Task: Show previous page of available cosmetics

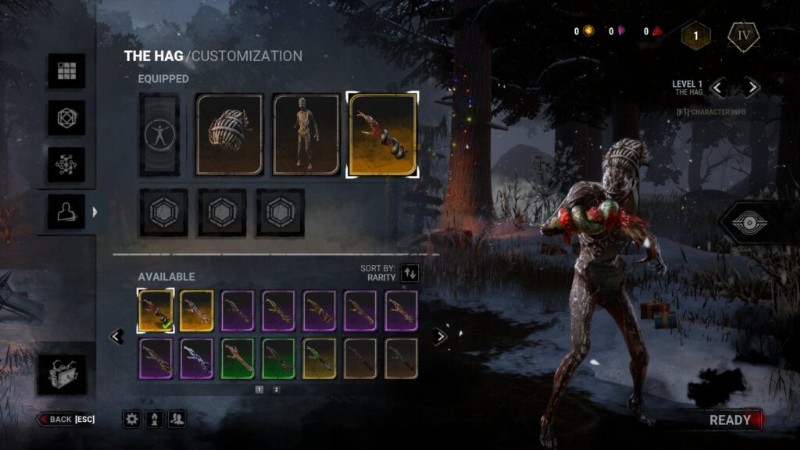Action: coord(116,337)
